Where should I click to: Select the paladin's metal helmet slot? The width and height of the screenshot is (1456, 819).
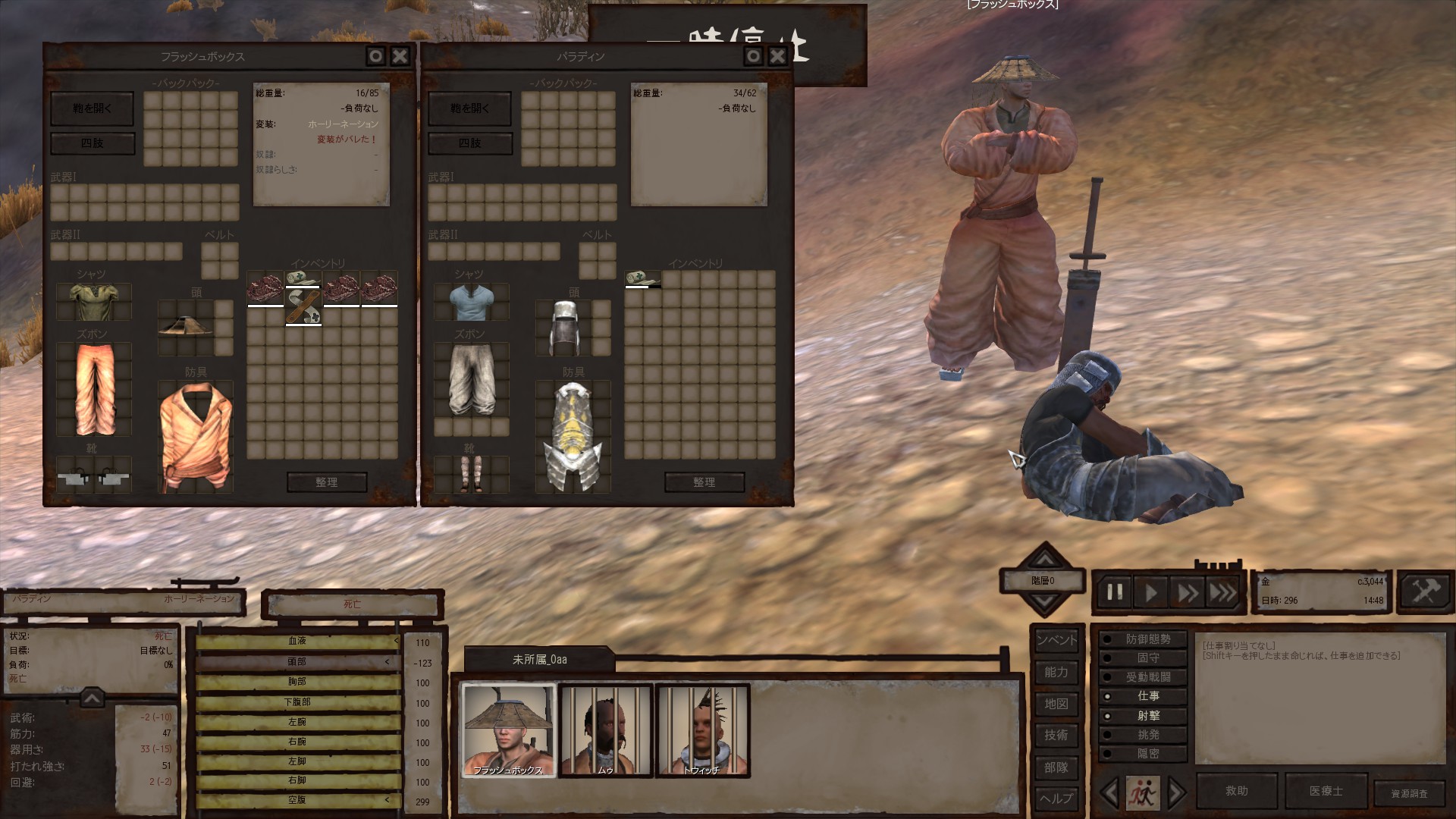(x=563, y=328)
